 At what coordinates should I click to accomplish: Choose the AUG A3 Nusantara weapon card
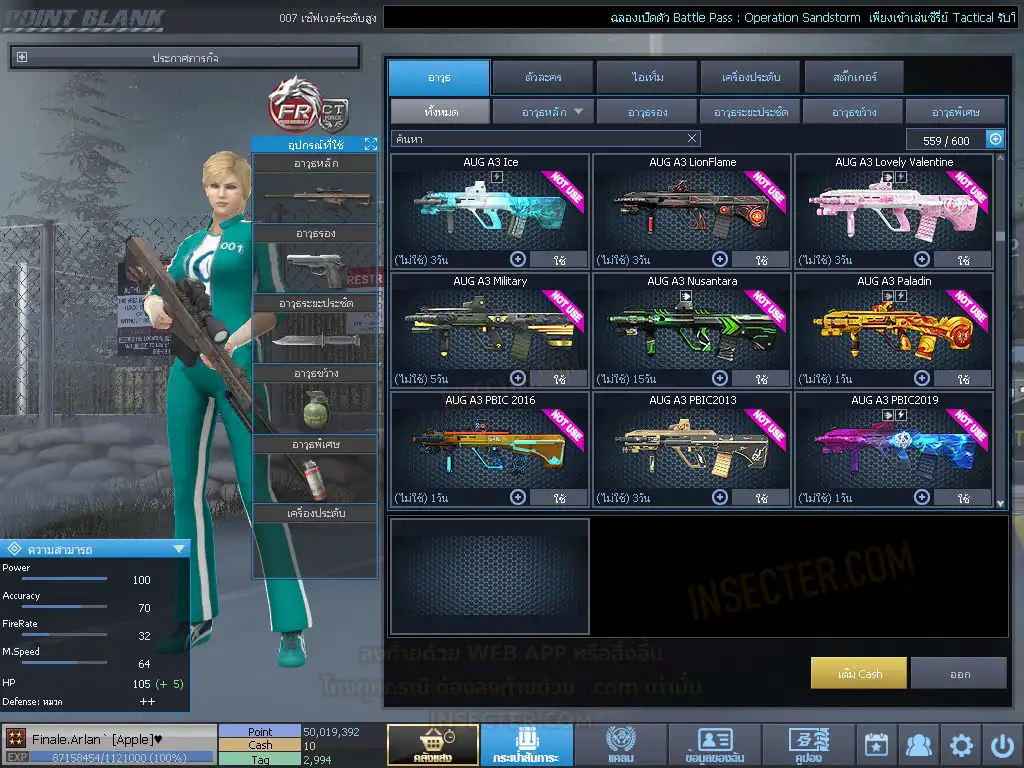coord(691,325)
